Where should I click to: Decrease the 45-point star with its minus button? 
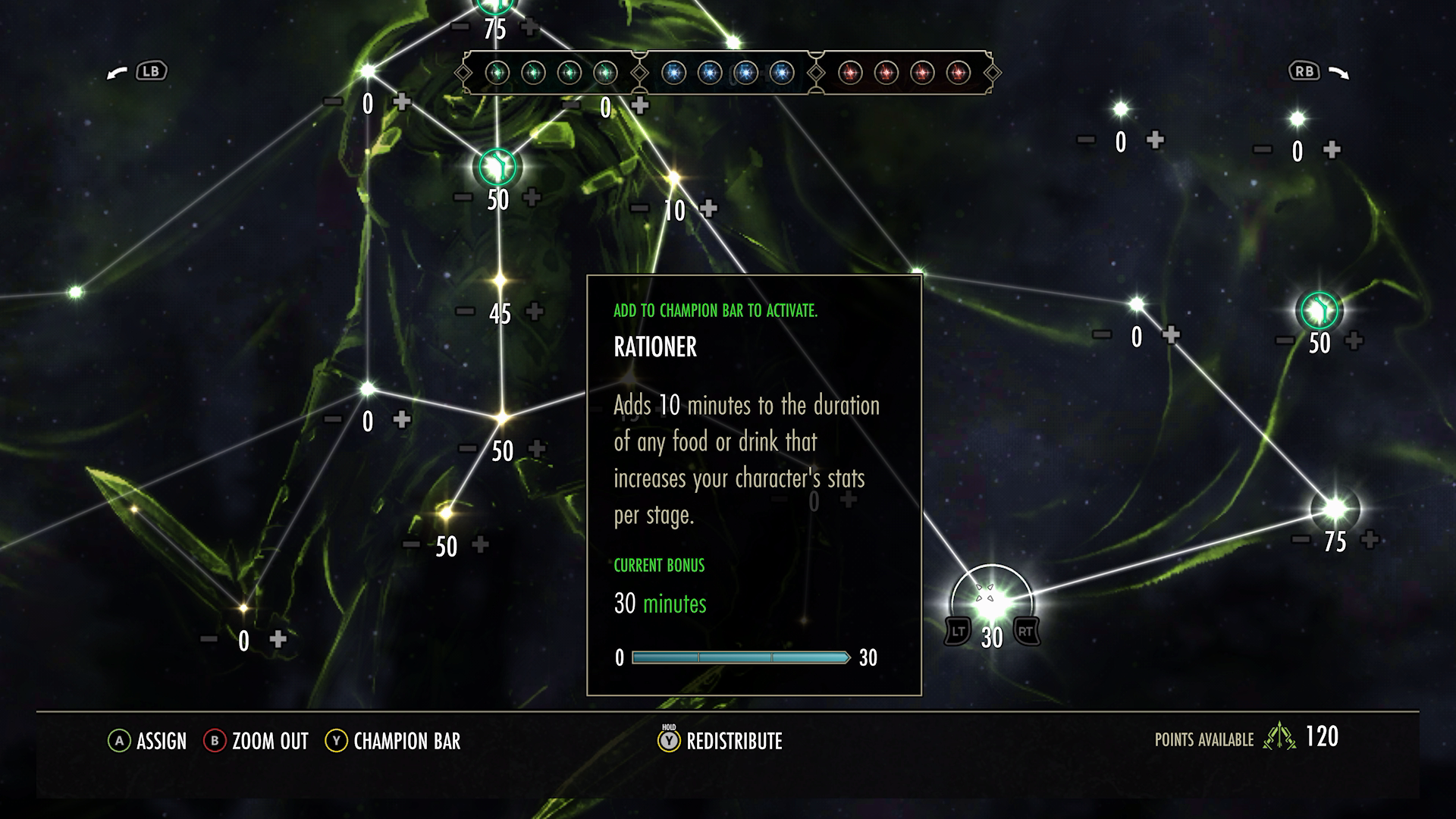465,311
